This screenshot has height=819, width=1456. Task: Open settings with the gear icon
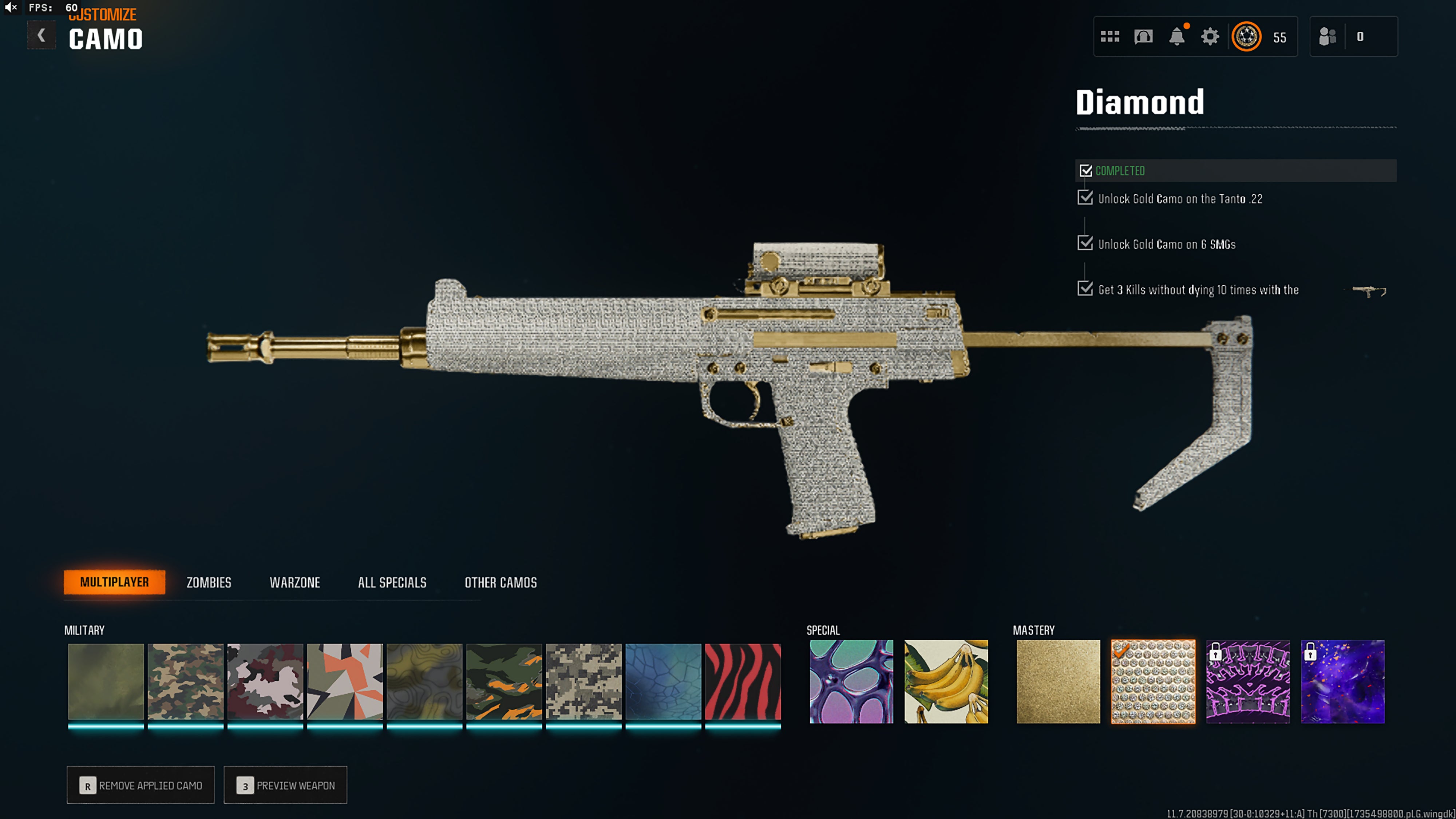pyautogui.click(x=1210, y=37)
